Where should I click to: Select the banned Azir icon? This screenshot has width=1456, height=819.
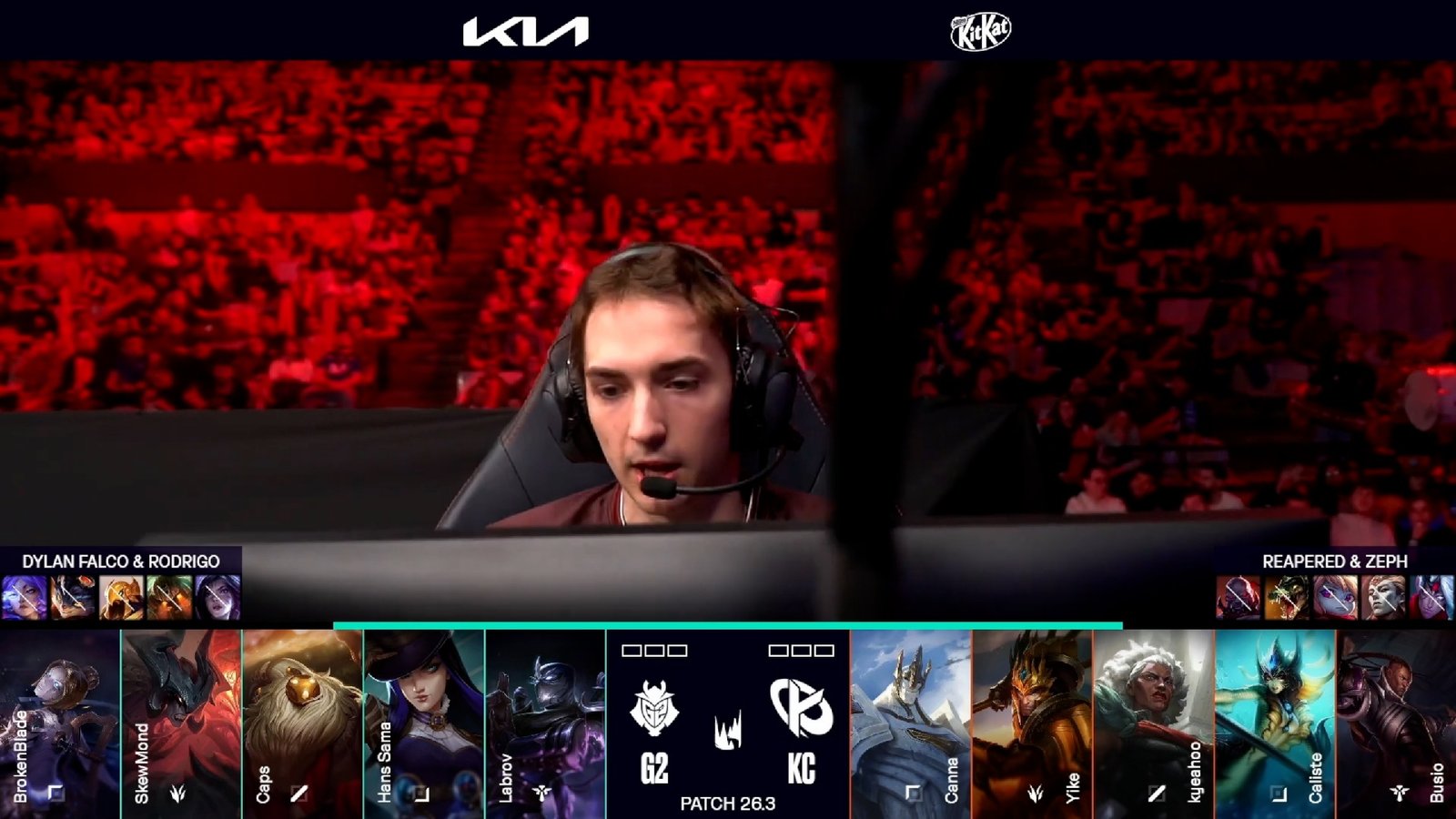[x=121, y=597]
